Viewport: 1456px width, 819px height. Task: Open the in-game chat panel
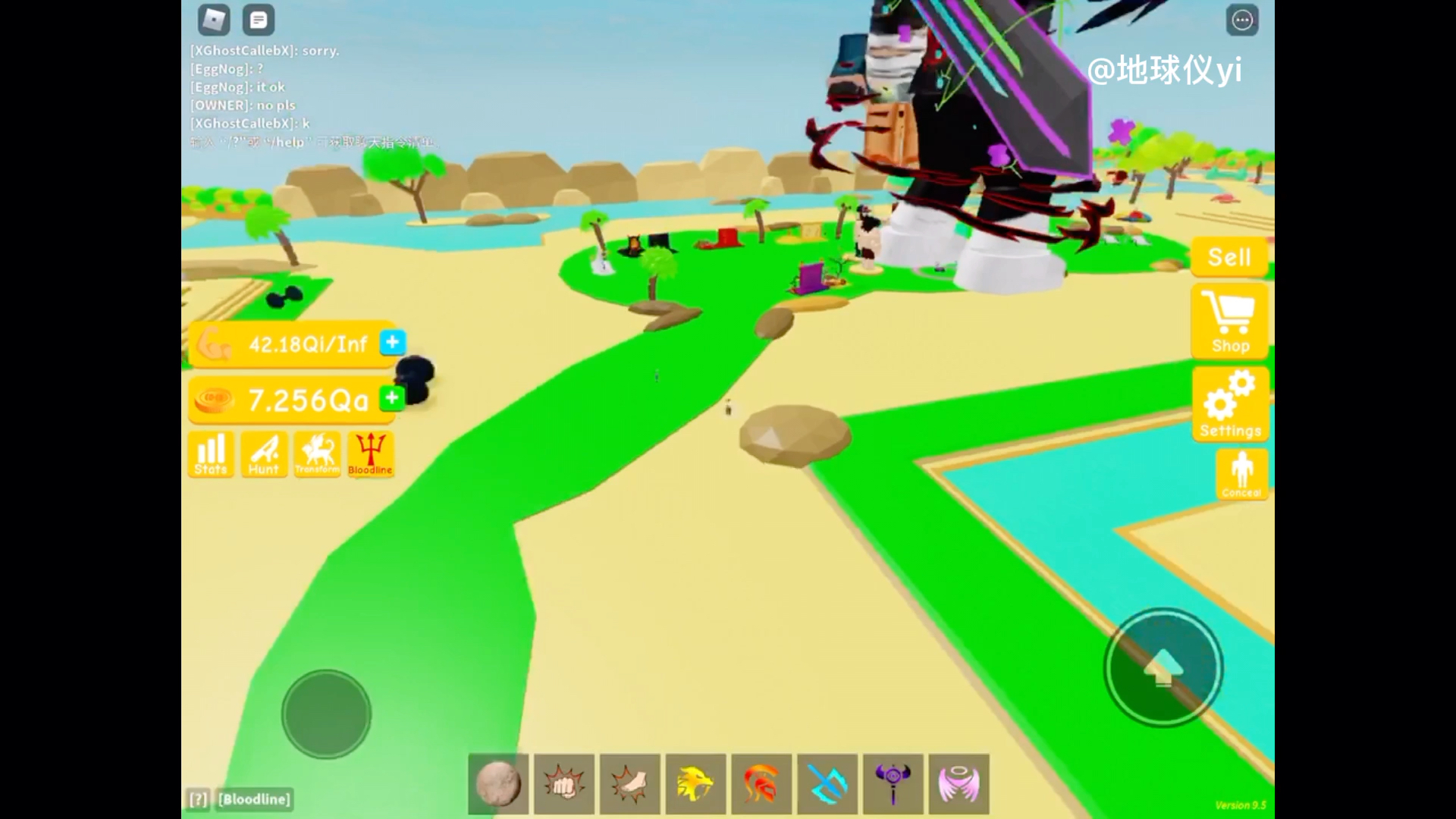click(259, 20)
